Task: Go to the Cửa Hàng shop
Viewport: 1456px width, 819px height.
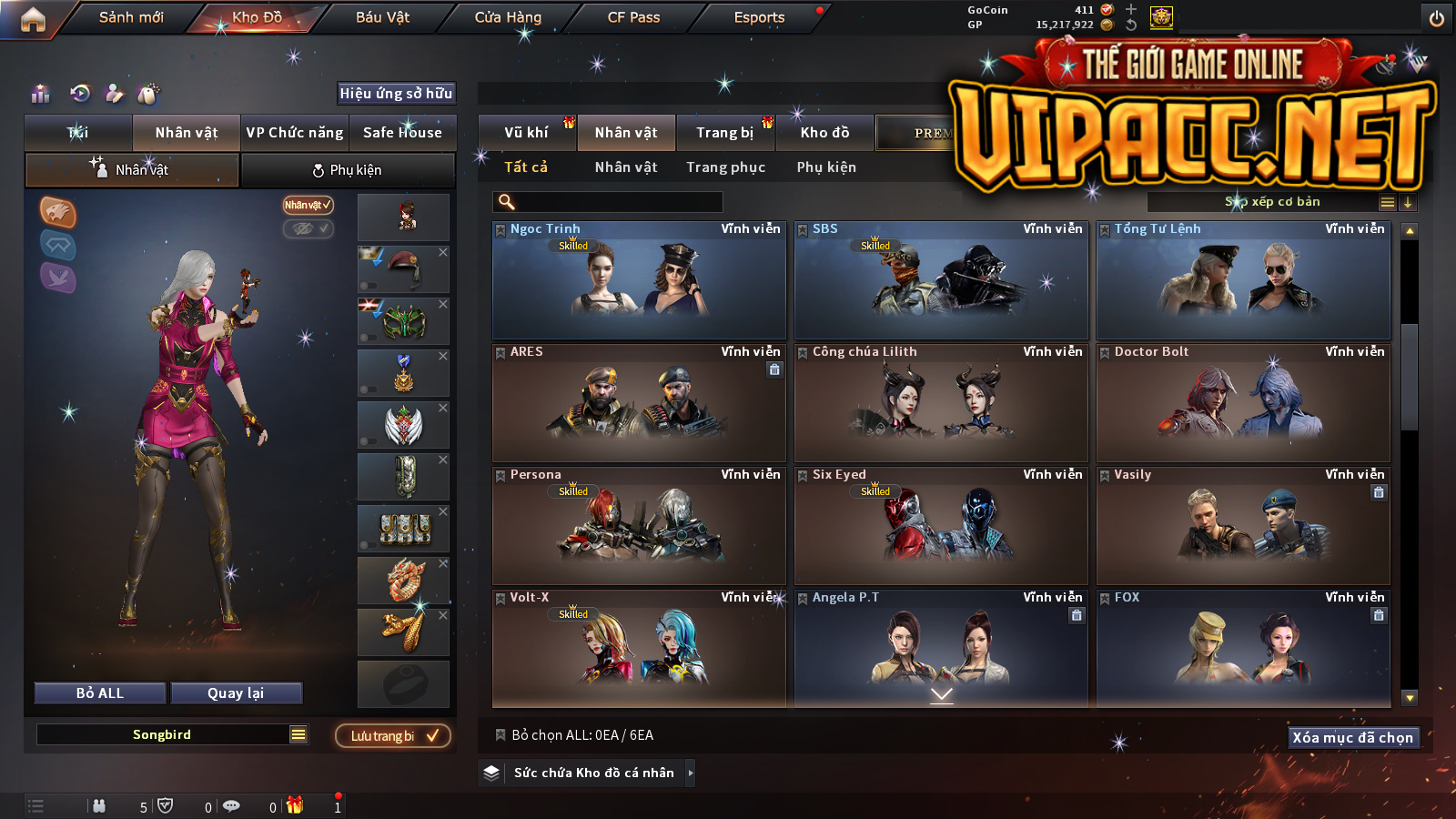Action: pyautogui.click(x=508, y=17)
